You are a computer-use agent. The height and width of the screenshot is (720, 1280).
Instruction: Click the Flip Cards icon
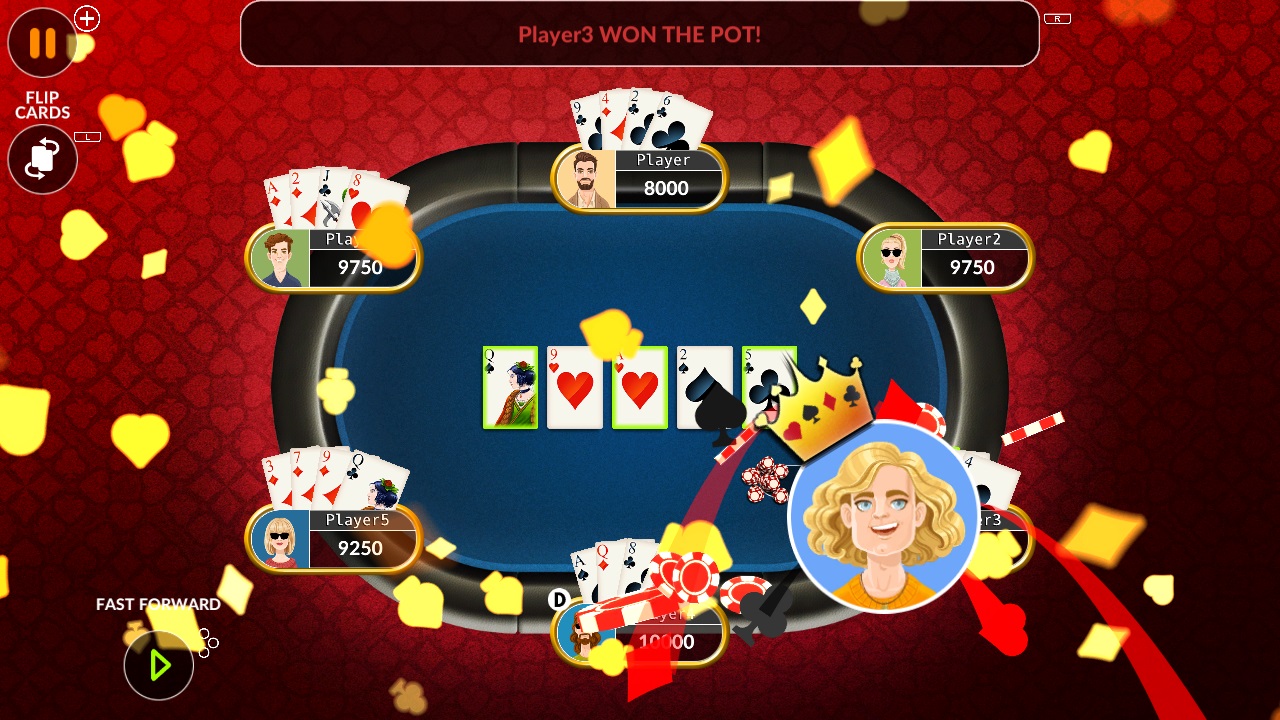point(42,160)
